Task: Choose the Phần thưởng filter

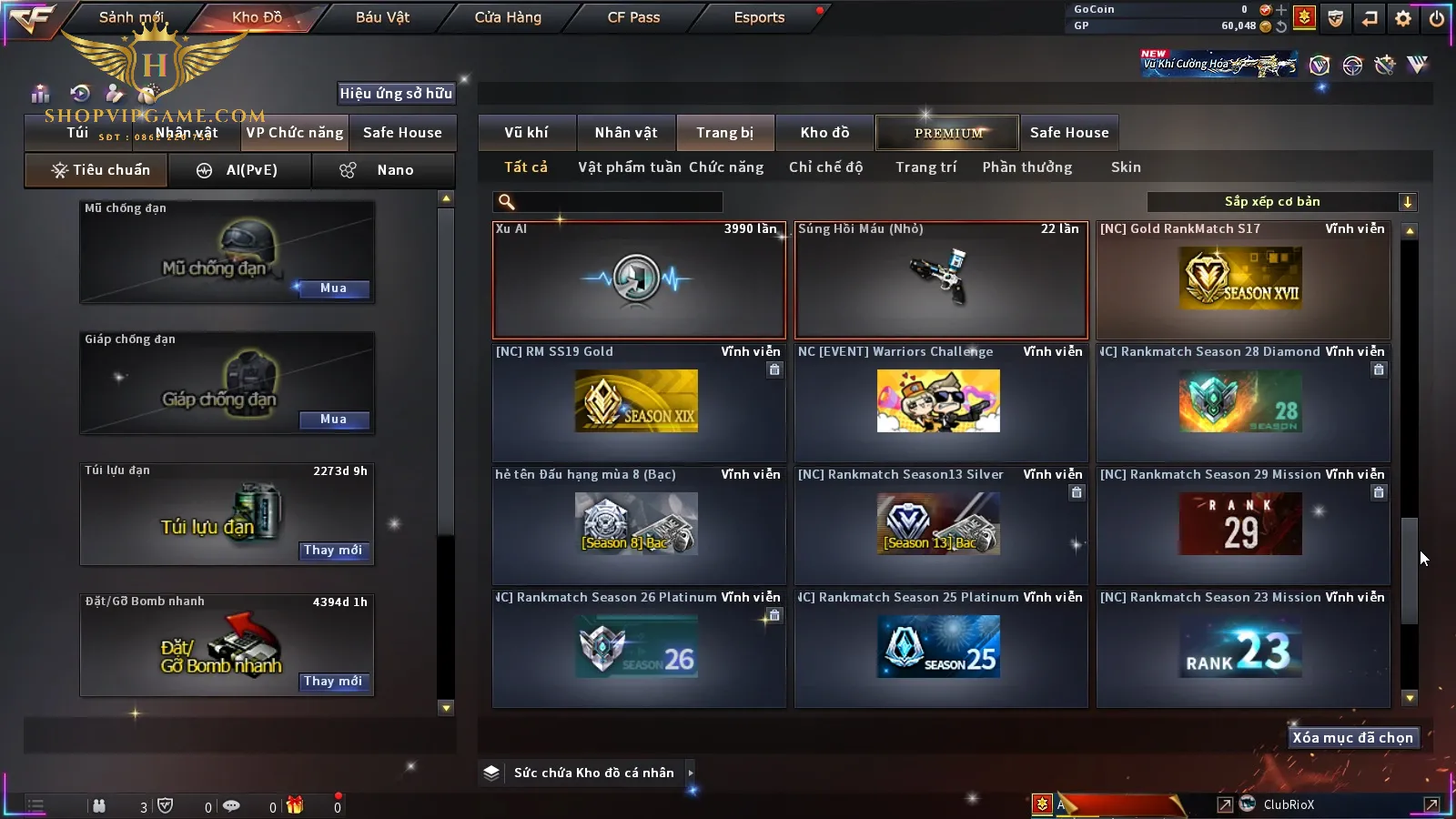Action: coord(1026,167)
